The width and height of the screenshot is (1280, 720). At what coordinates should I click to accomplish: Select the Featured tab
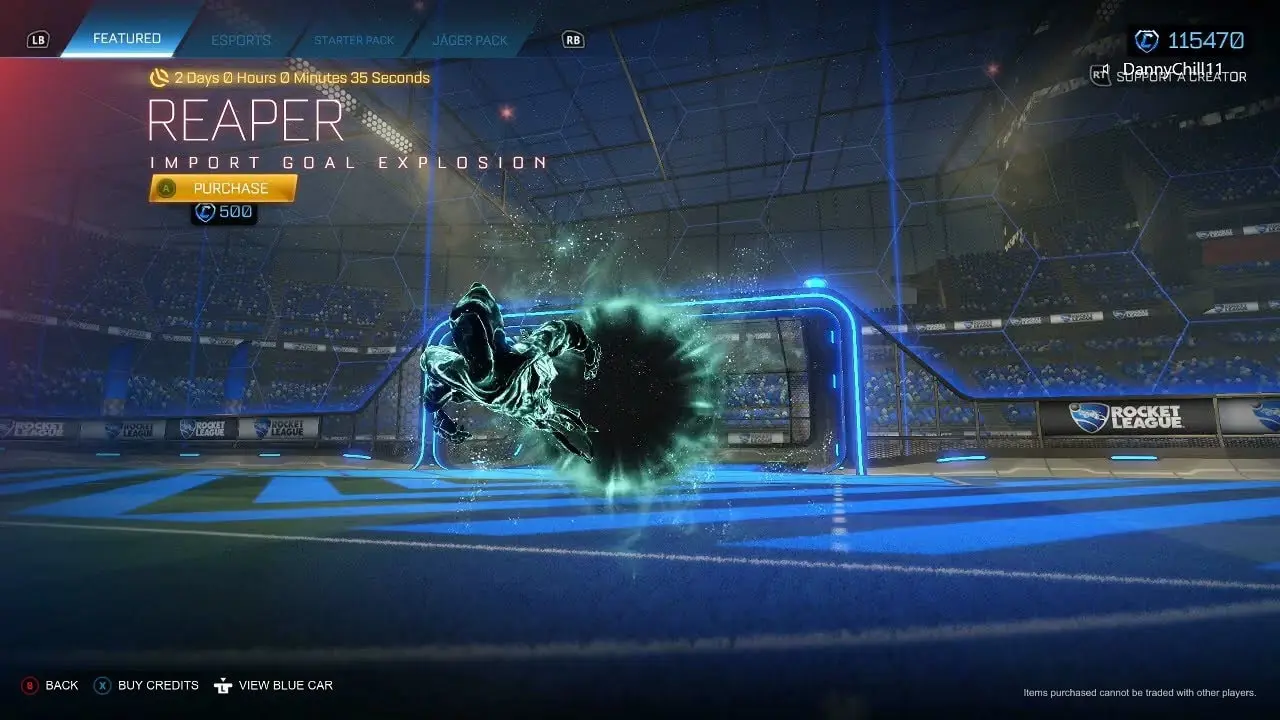click(x=126, y=38)
